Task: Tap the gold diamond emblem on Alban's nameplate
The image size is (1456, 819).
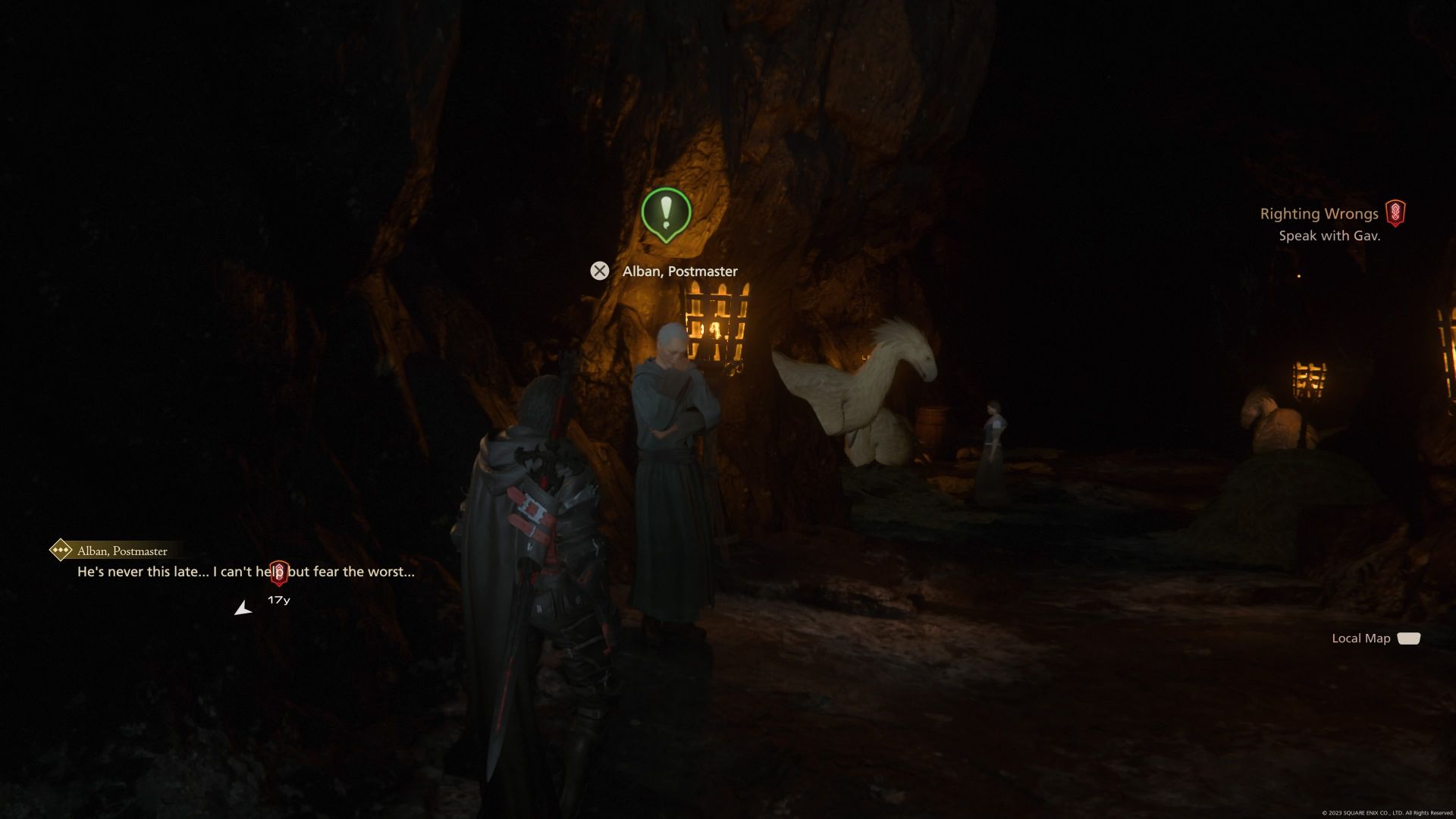Action: tap(60, 551)
